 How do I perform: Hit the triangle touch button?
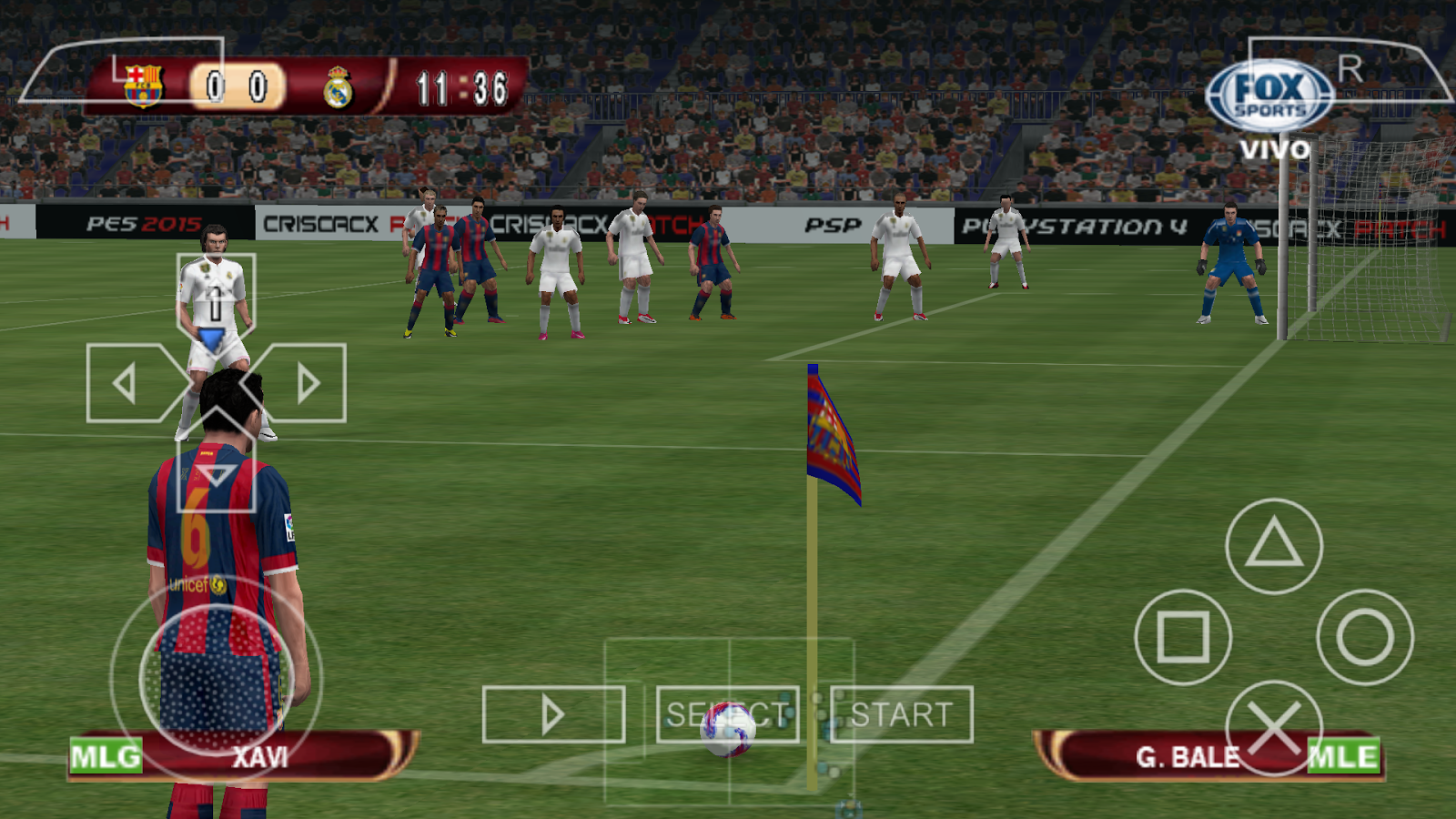coord(1274,546)
